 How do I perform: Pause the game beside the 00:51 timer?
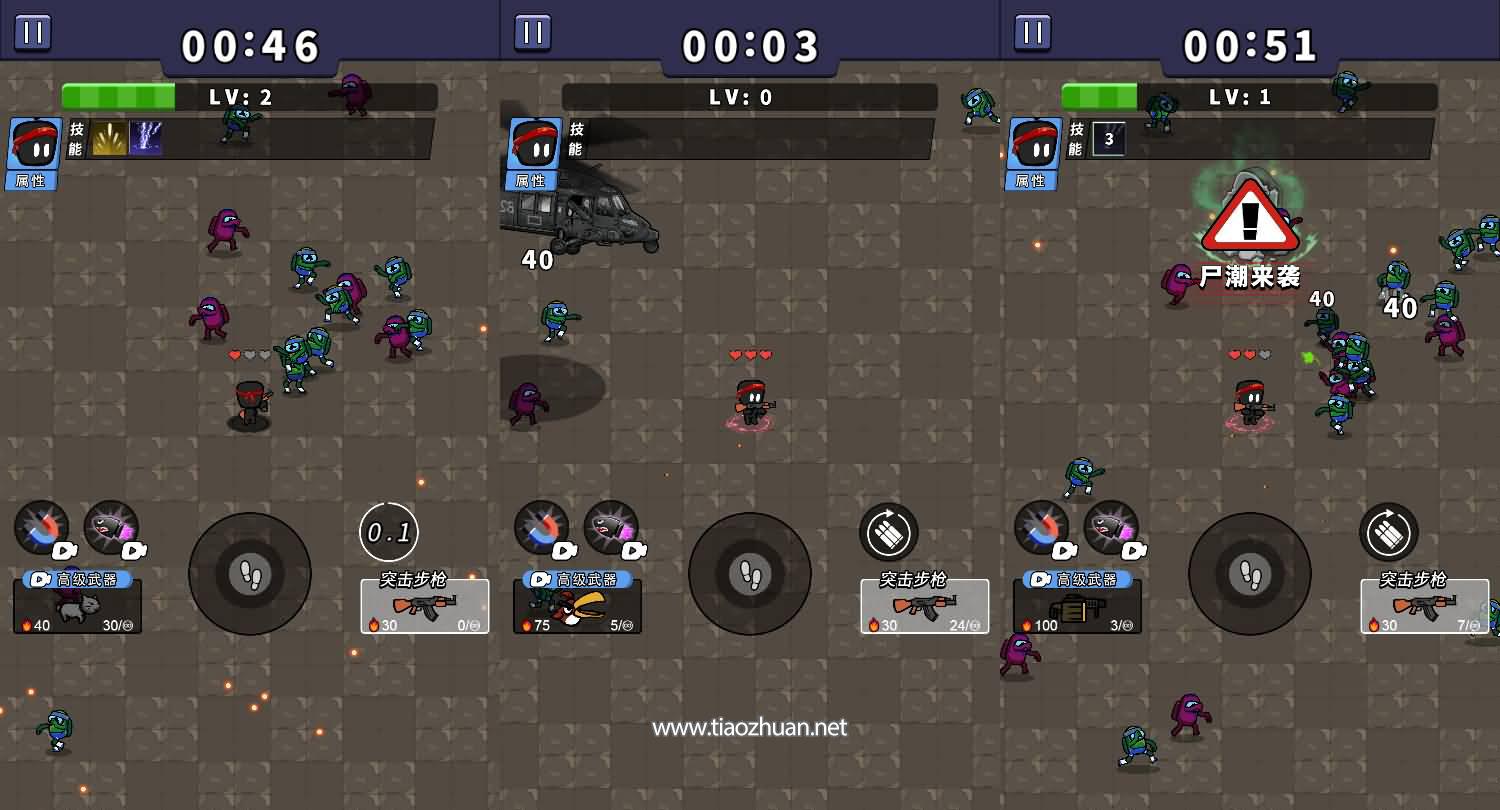[1033, 32]
